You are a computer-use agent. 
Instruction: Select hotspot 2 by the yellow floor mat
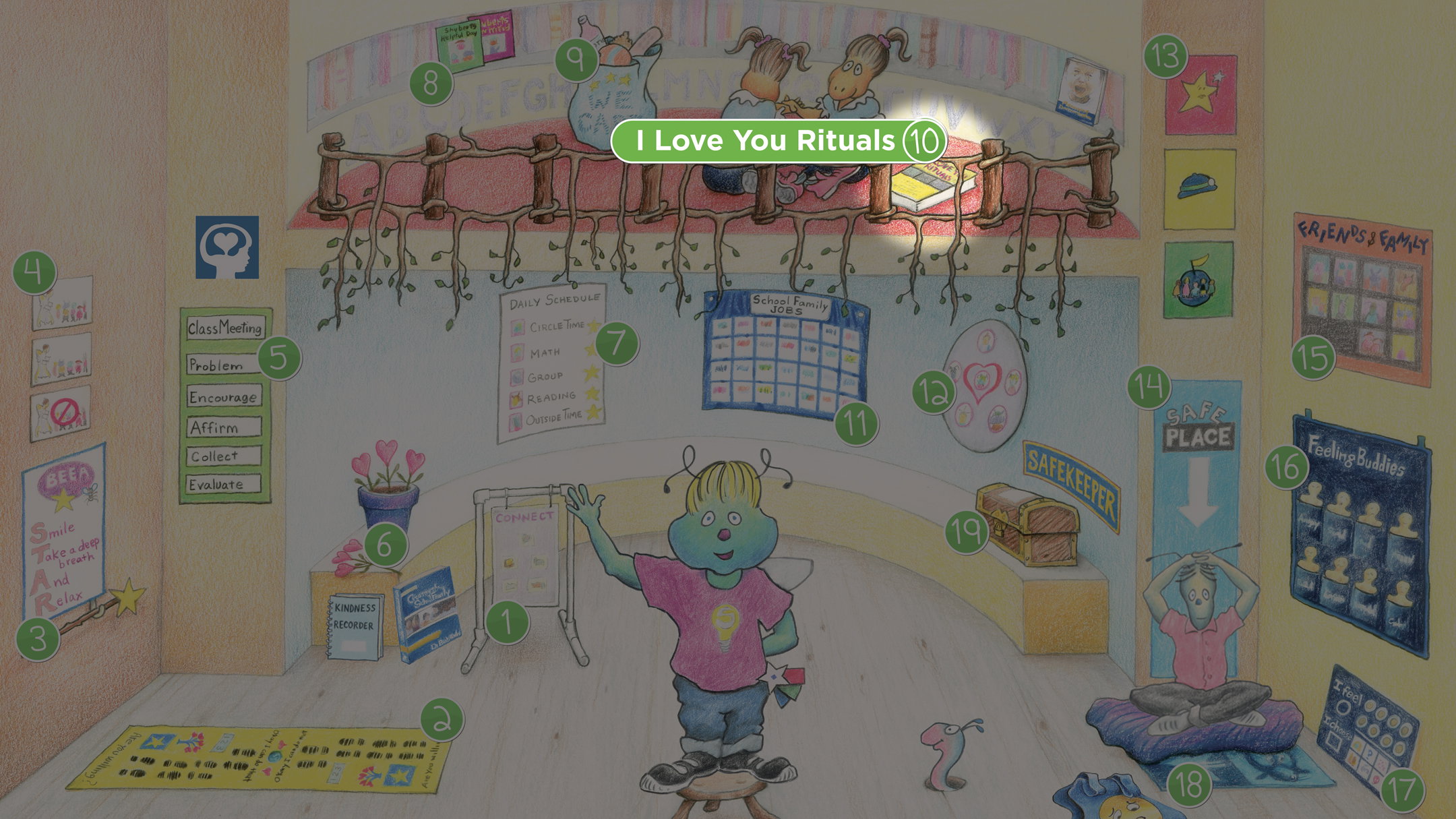pyautogui.click(x=442, y=719)
